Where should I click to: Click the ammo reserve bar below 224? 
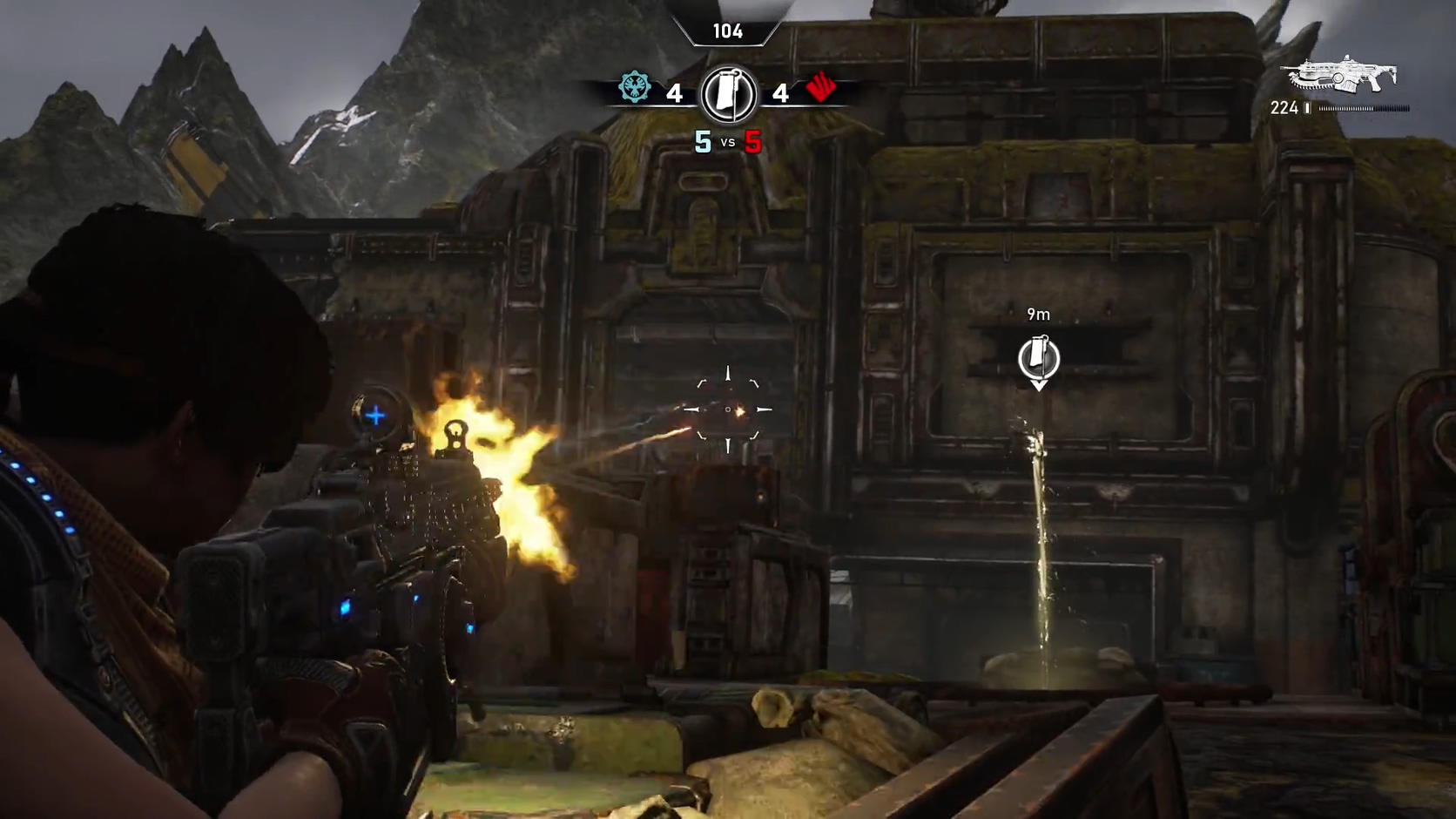click(x=1365, y=108)
